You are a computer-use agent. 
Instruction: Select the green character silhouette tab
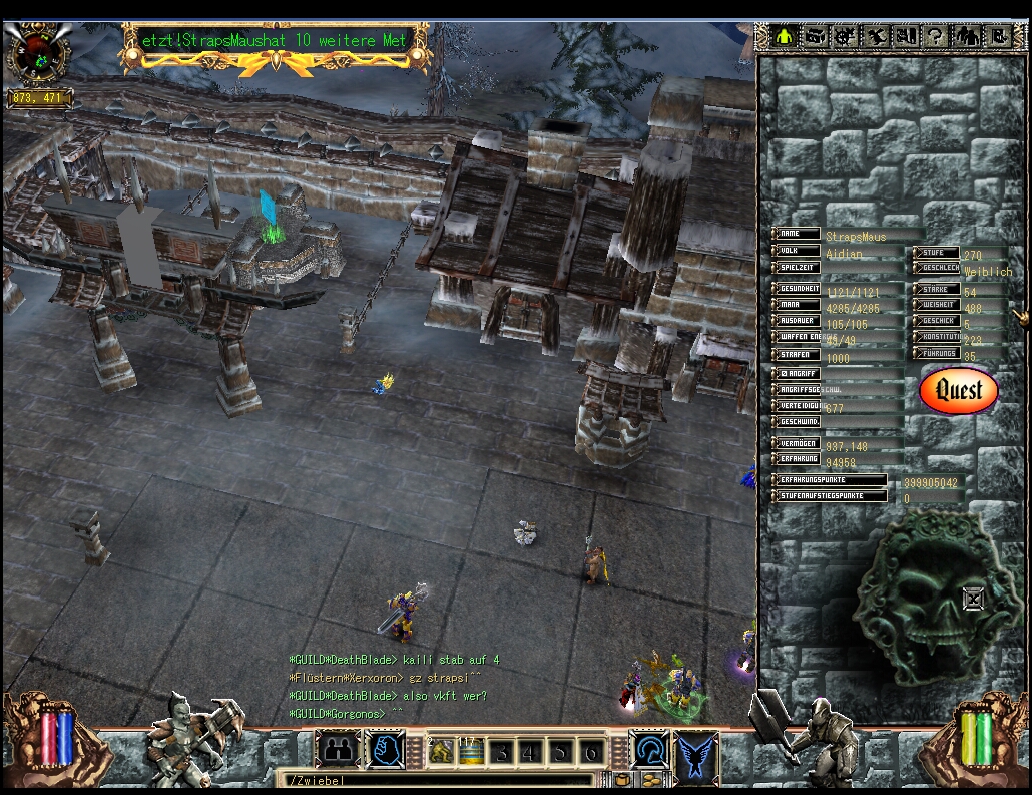(785, 37)
